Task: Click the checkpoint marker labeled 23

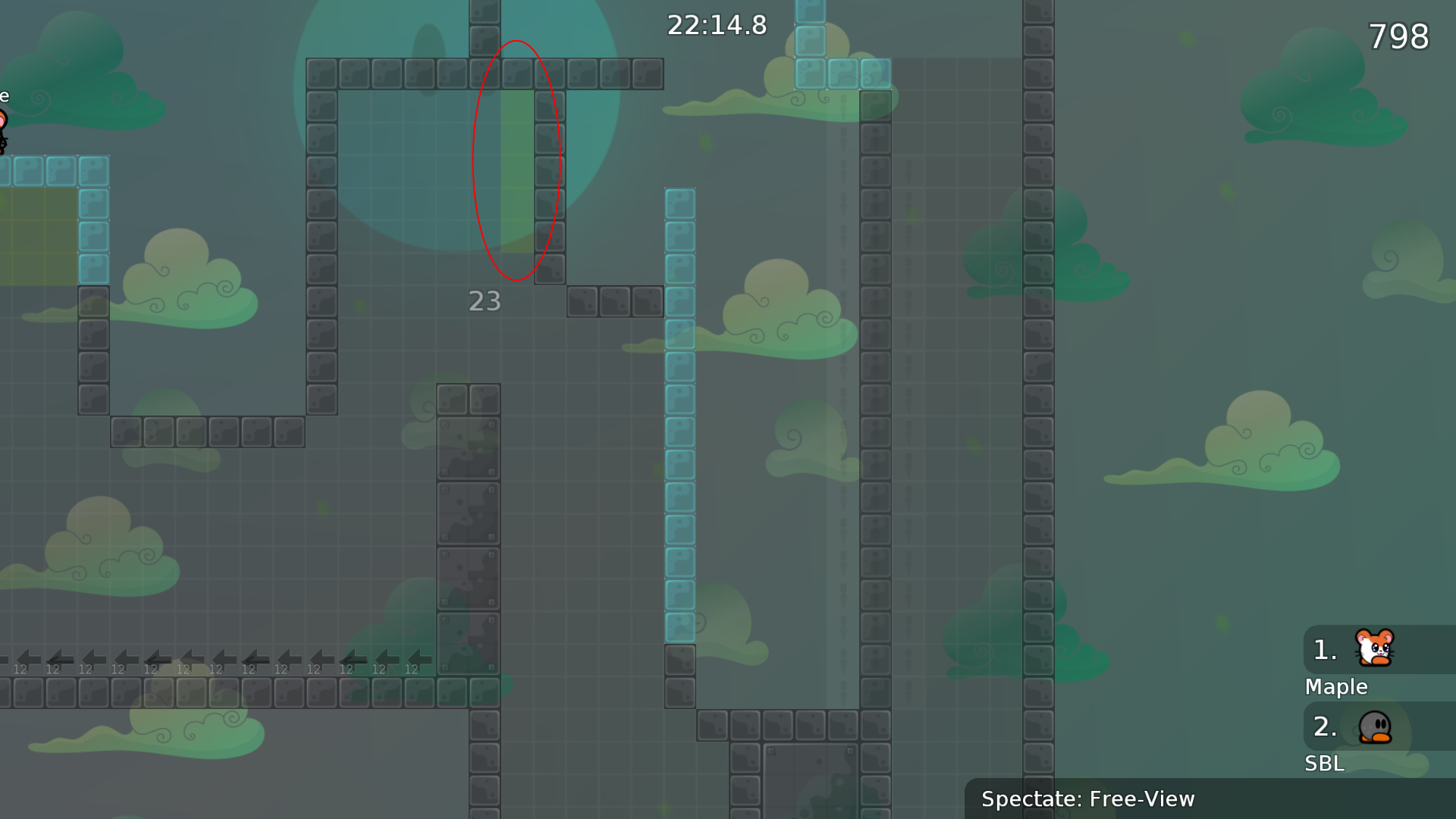Action: click(485, 301)
